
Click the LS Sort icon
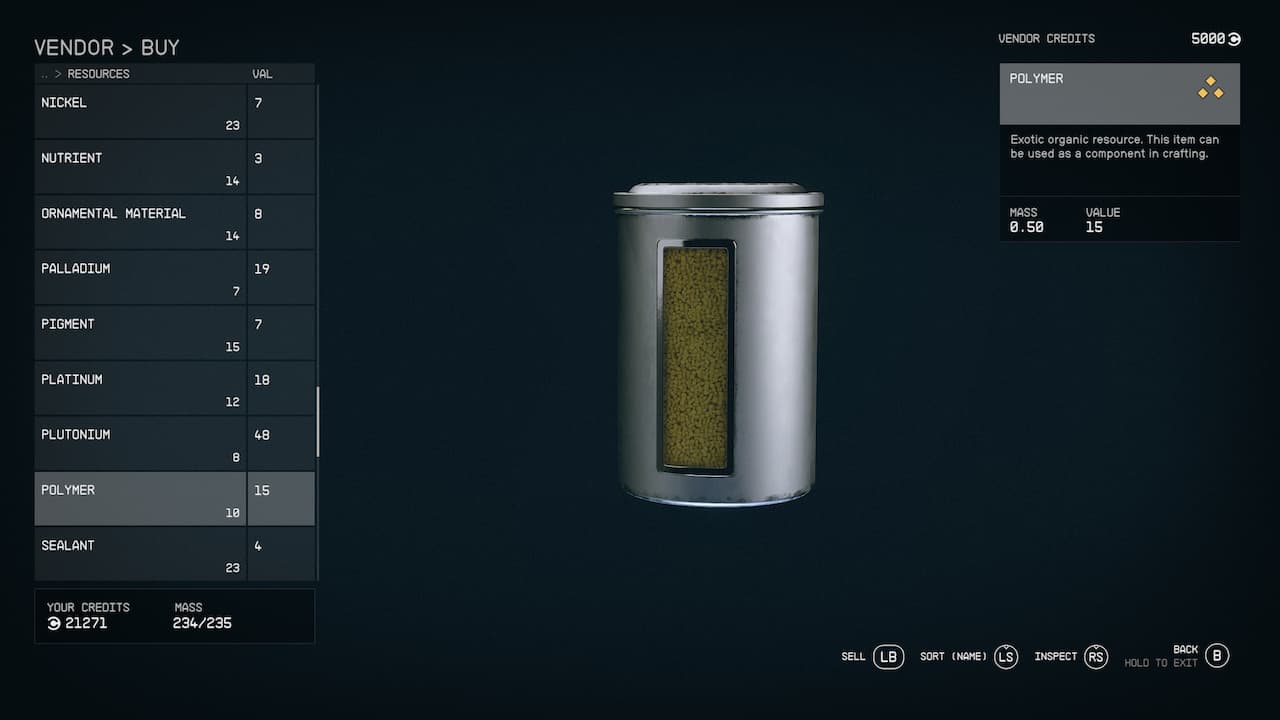point(1005,657)
